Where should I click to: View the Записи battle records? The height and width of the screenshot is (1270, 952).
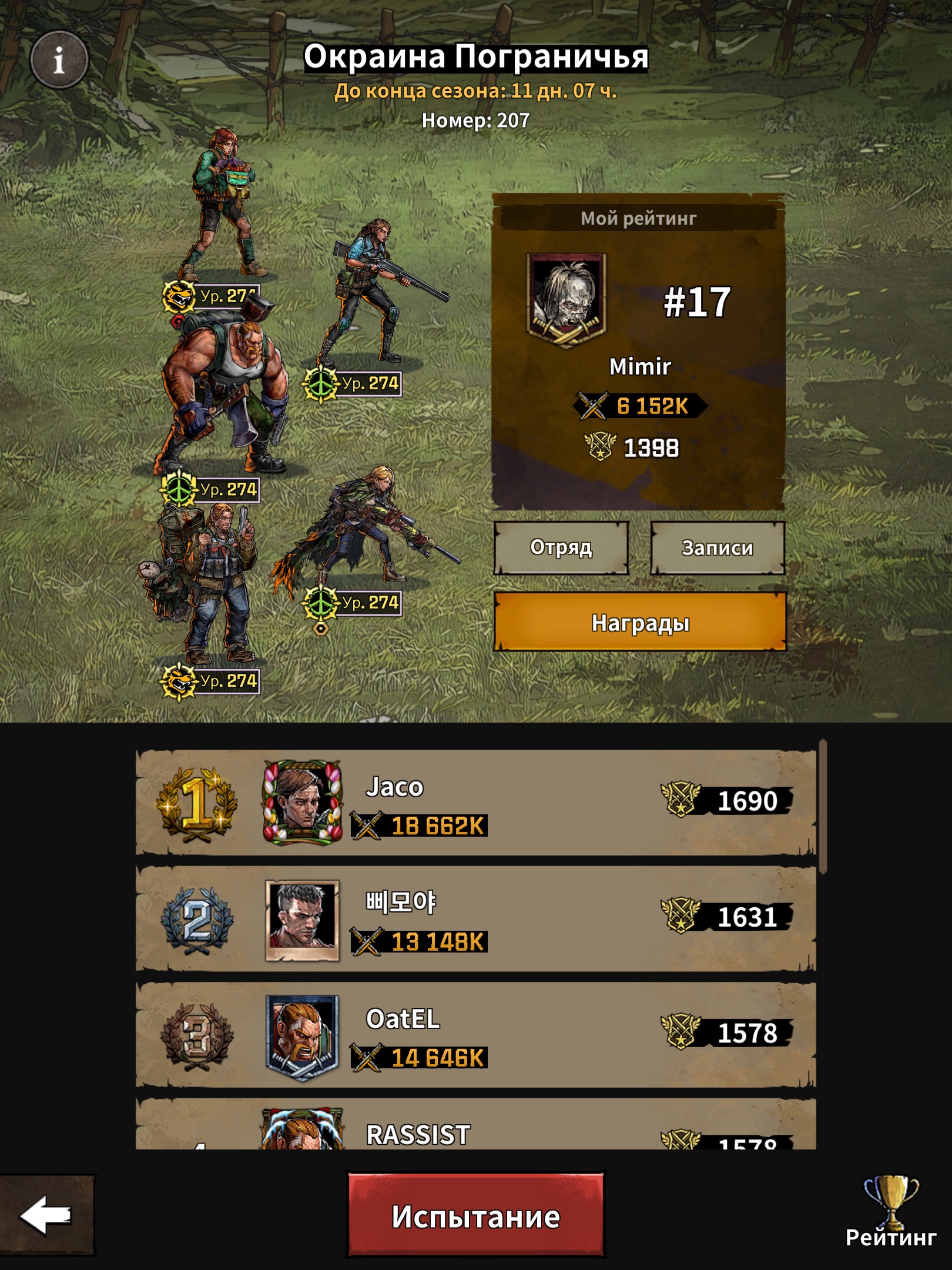click(717, 548)
